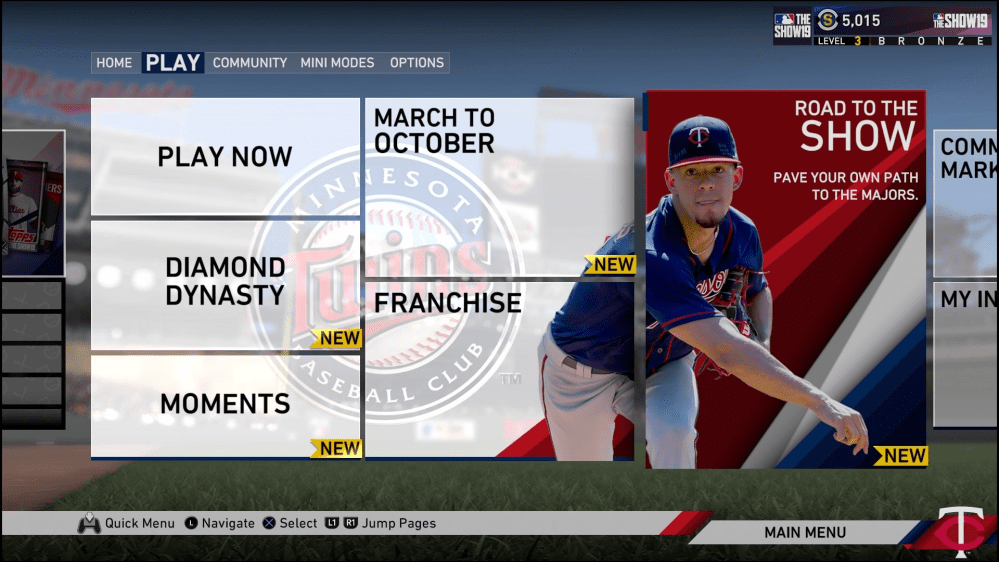Screen dimensions: 999x562
Task: Switch to the HOME tab
Action: pyautogui.click(x=114, y=63)
